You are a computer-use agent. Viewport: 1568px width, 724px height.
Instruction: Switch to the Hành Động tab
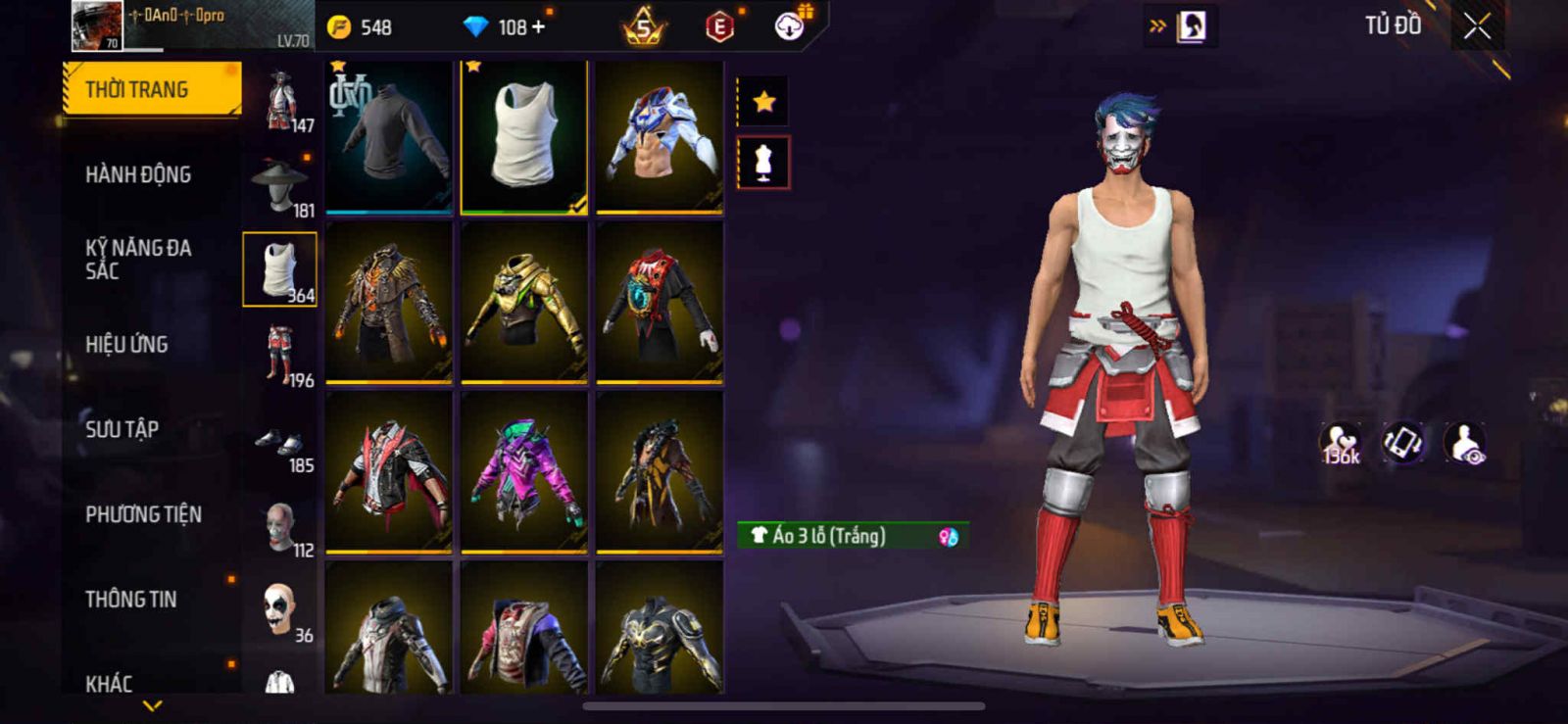138,175
